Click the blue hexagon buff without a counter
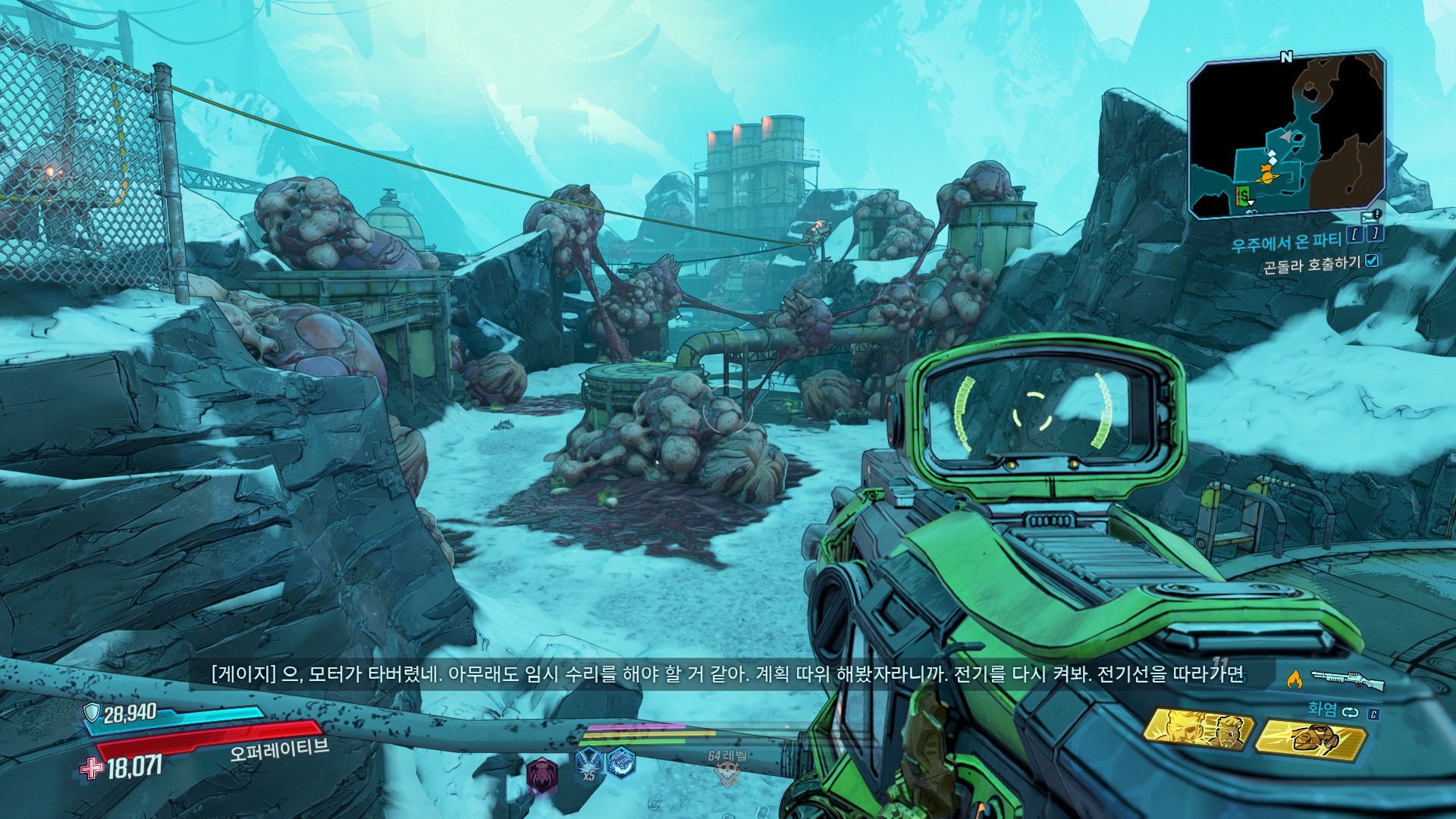1456x819 pixels. [621, 761]
